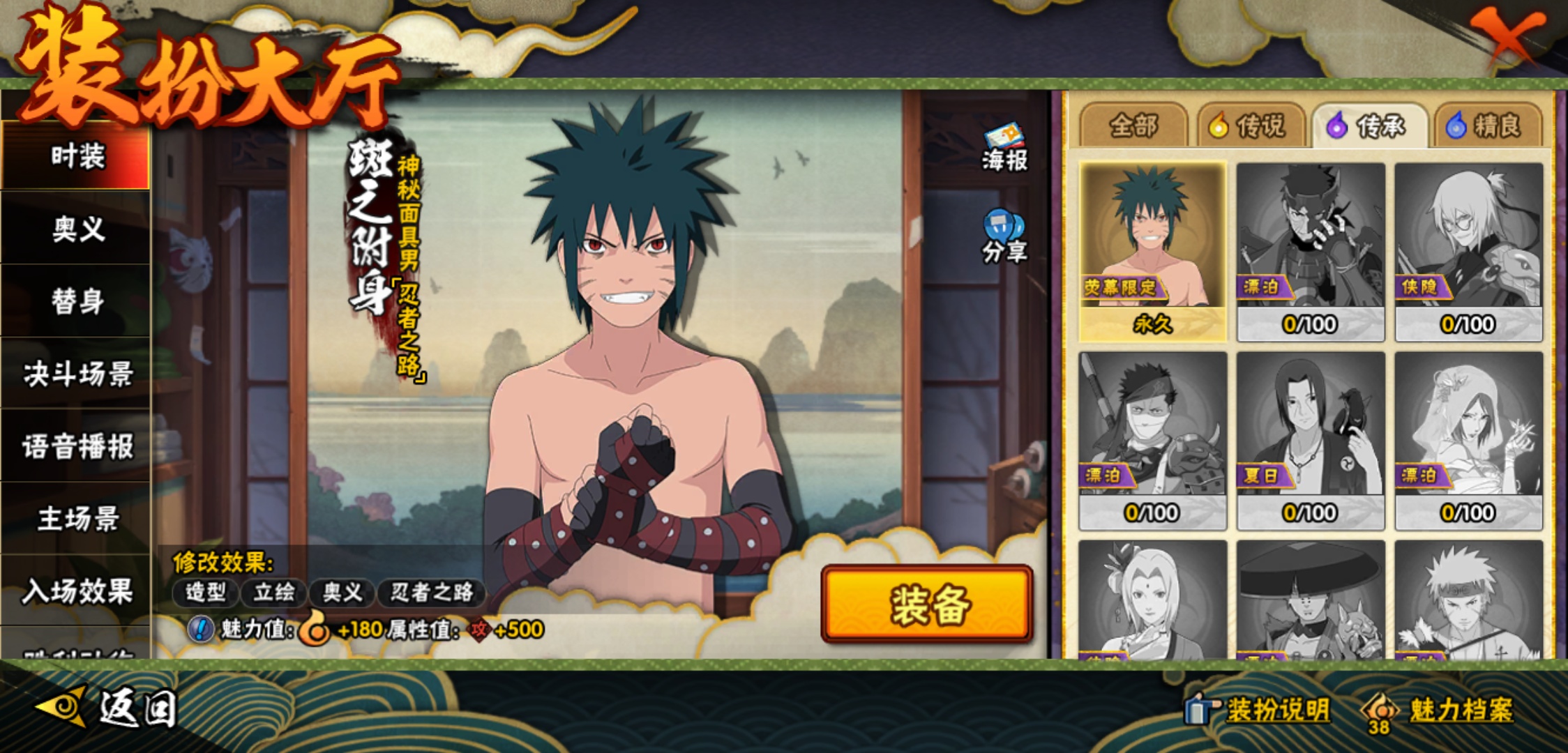The image size is (1568, 753).
Task: Select the 语音播报 menu entry
Action: (77, 447)
